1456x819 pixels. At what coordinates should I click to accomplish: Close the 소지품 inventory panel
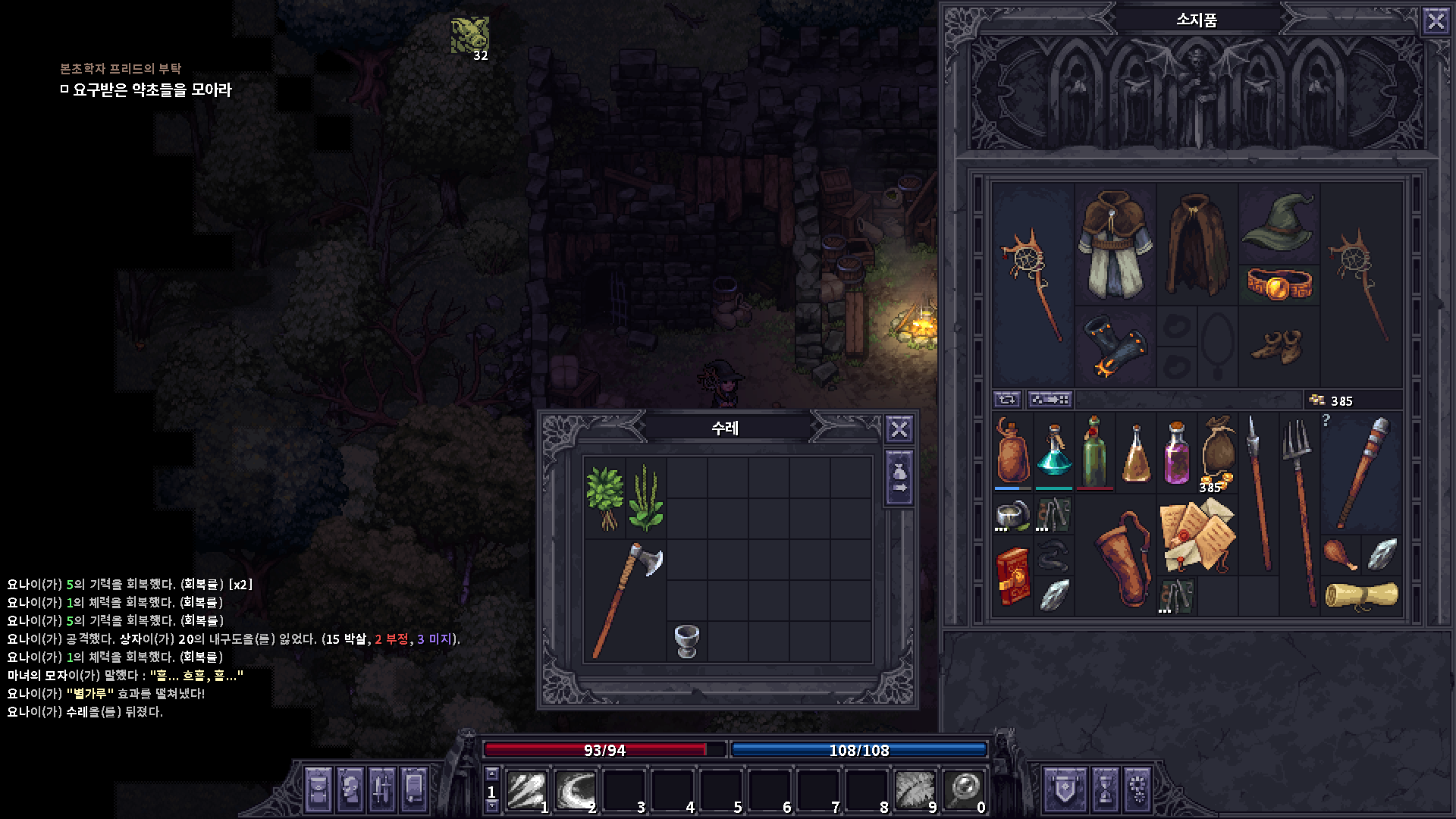click(x=1436, y=20)
